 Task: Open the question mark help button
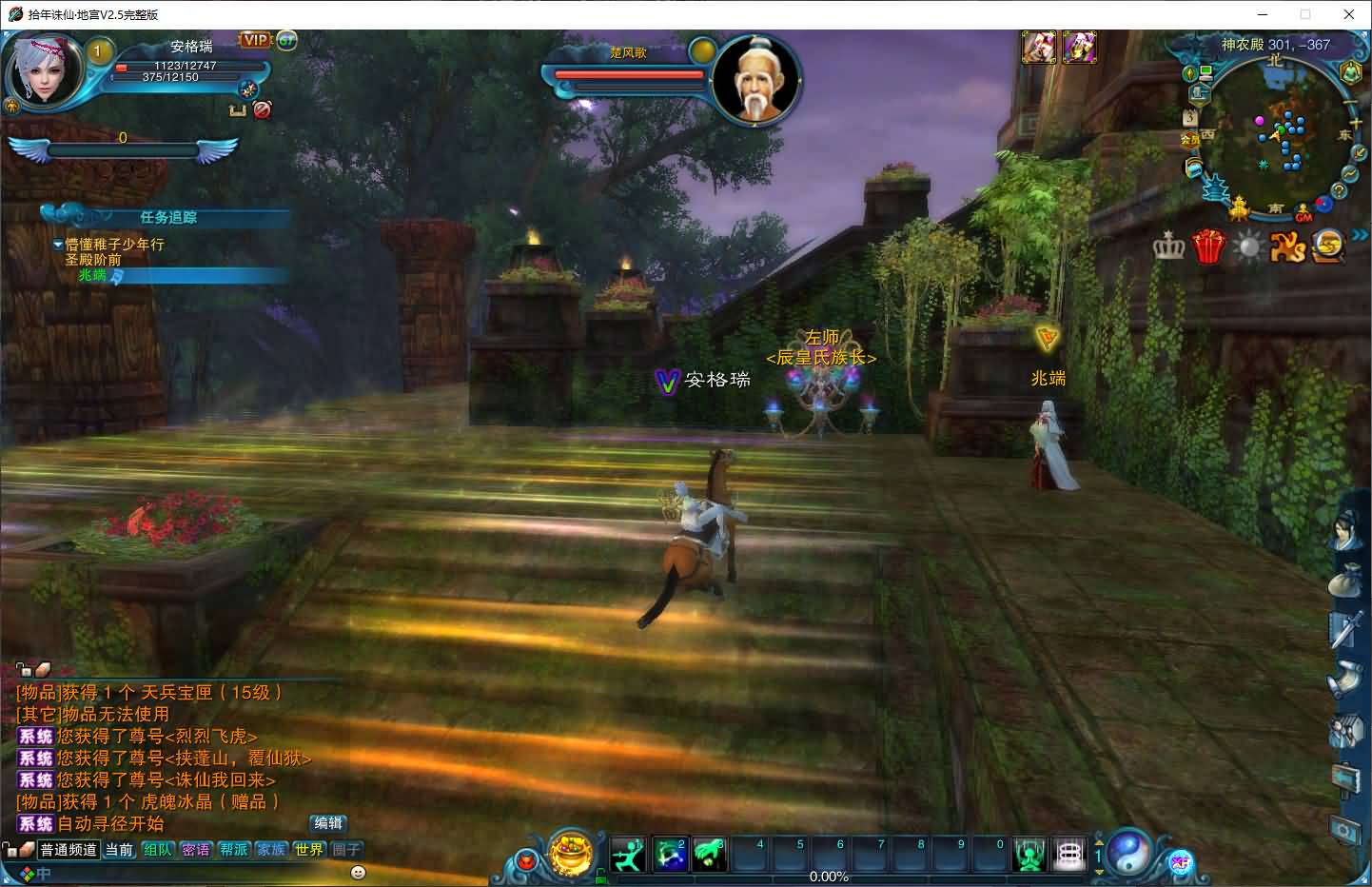click(x=1339, y=191)
